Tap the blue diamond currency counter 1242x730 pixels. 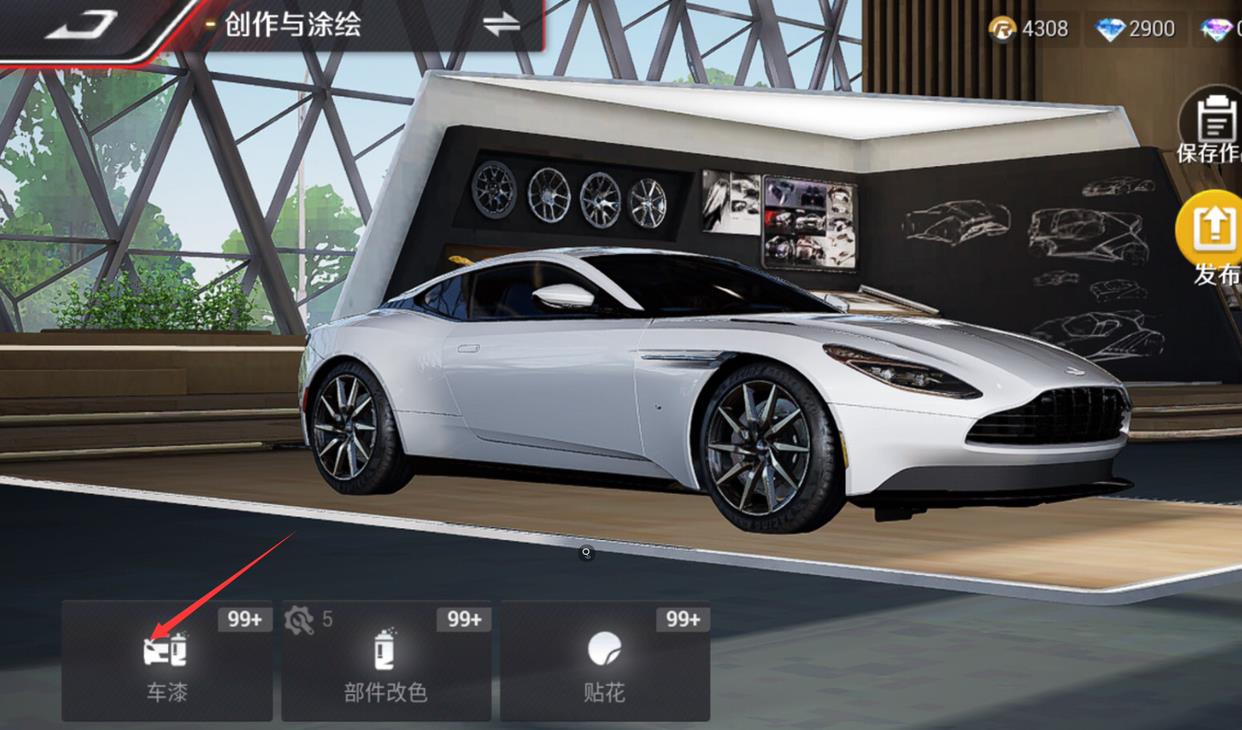[1135, 29]
